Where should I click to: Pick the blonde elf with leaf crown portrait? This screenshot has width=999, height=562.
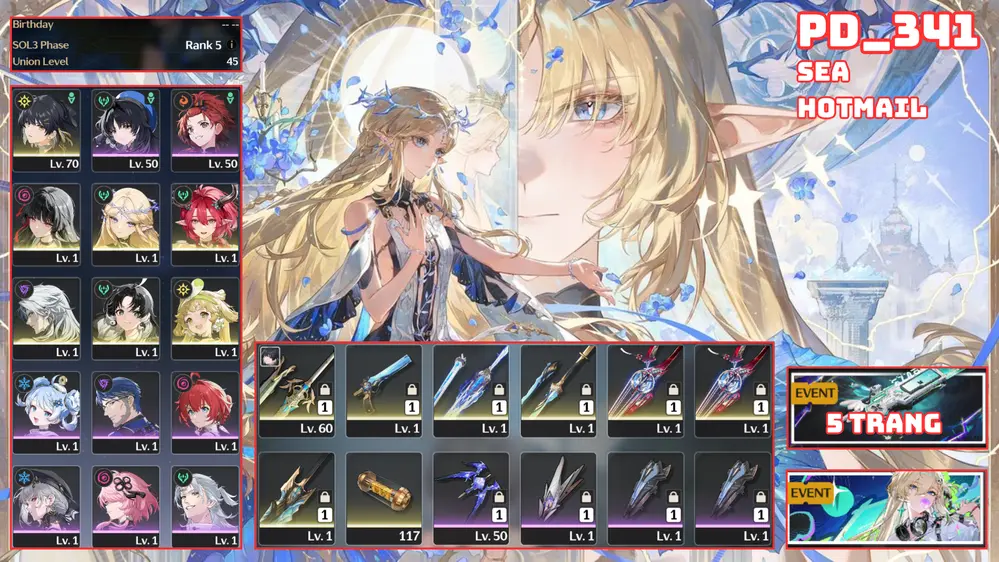coord(126,222)
